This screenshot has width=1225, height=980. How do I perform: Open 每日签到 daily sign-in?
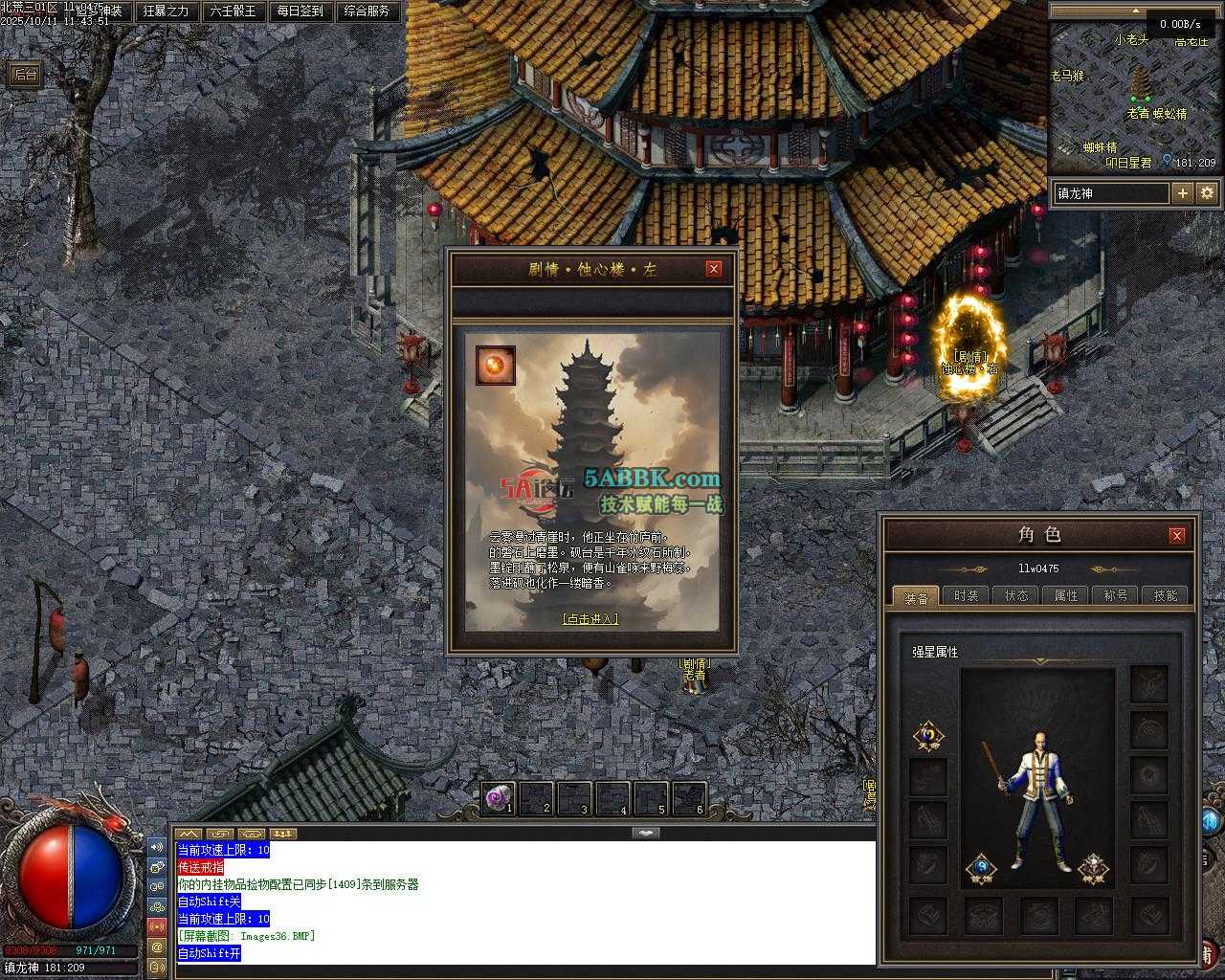[300, 11]
